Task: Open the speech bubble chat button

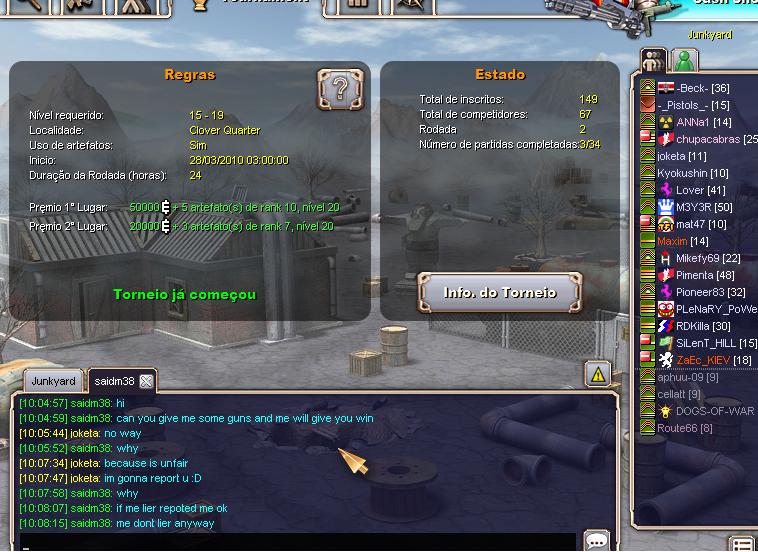Action: click(597, 541)
